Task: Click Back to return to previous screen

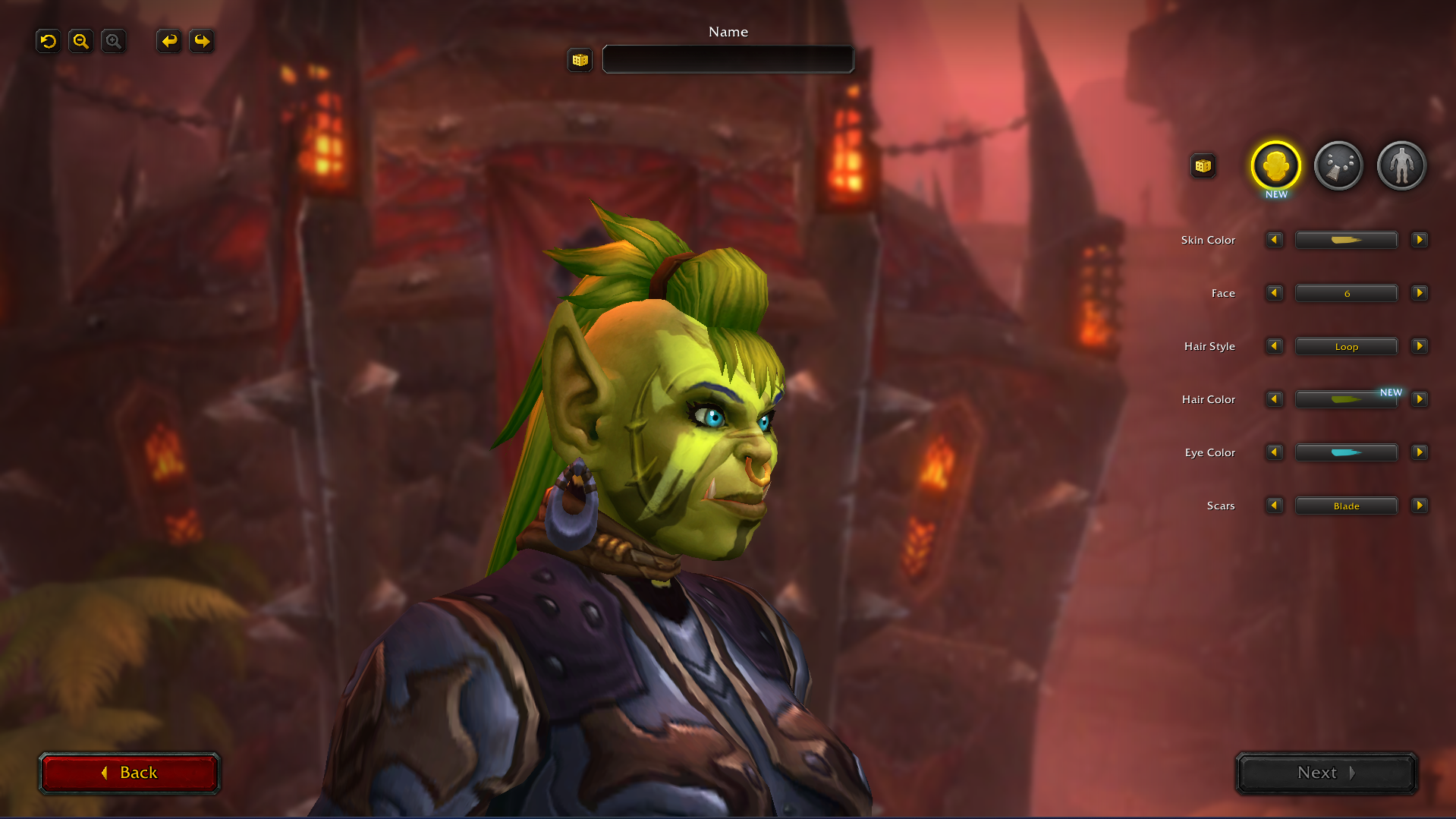Action: pyautogui.click(x=130, y=772)
